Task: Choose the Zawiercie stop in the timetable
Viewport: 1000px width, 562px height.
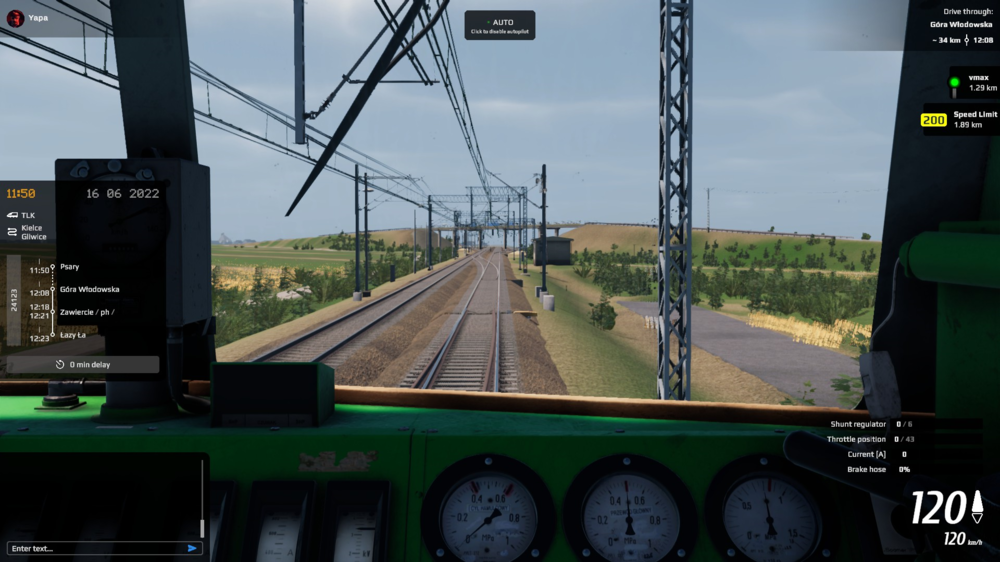Action: point(86,312)
